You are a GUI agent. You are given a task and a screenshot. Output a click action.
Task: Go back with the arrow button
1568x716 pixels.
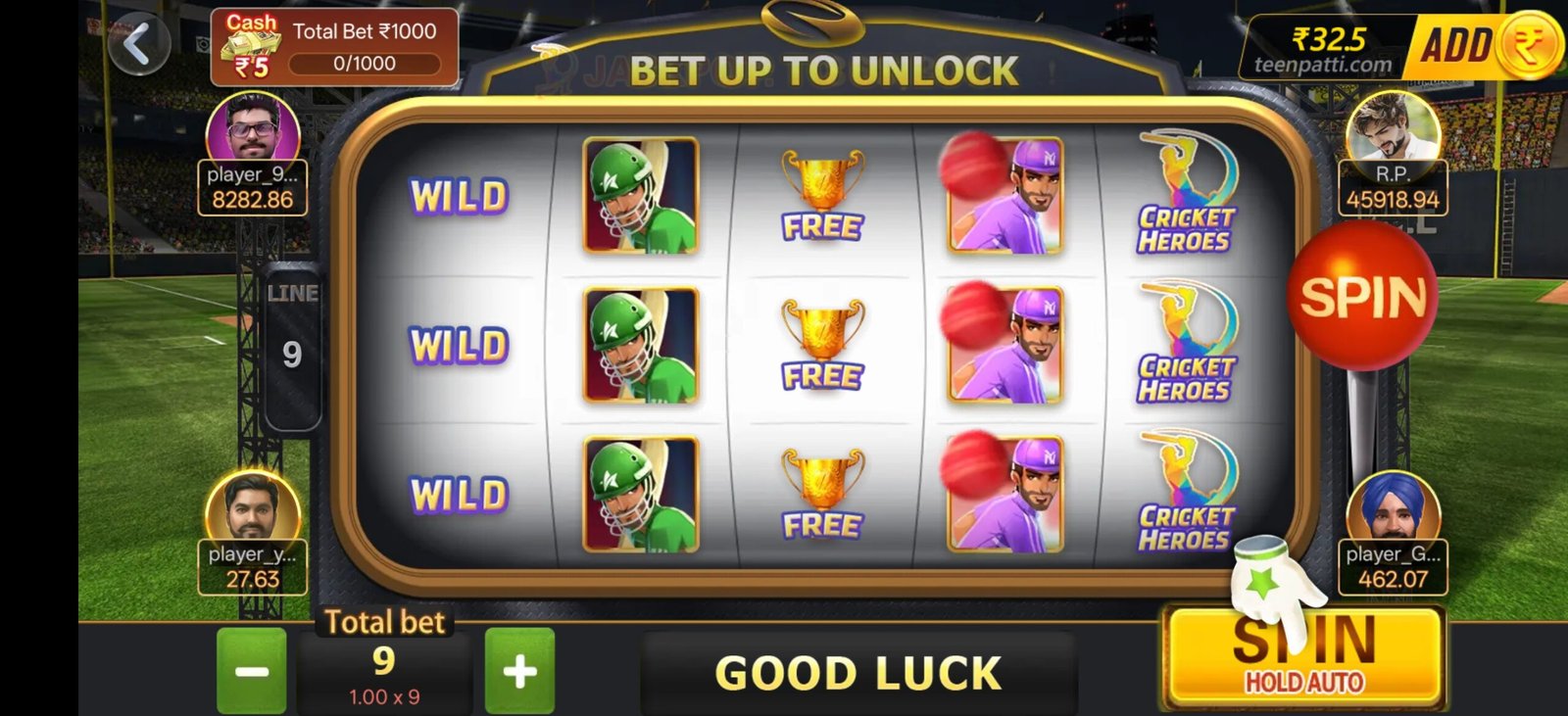[138, 44]
